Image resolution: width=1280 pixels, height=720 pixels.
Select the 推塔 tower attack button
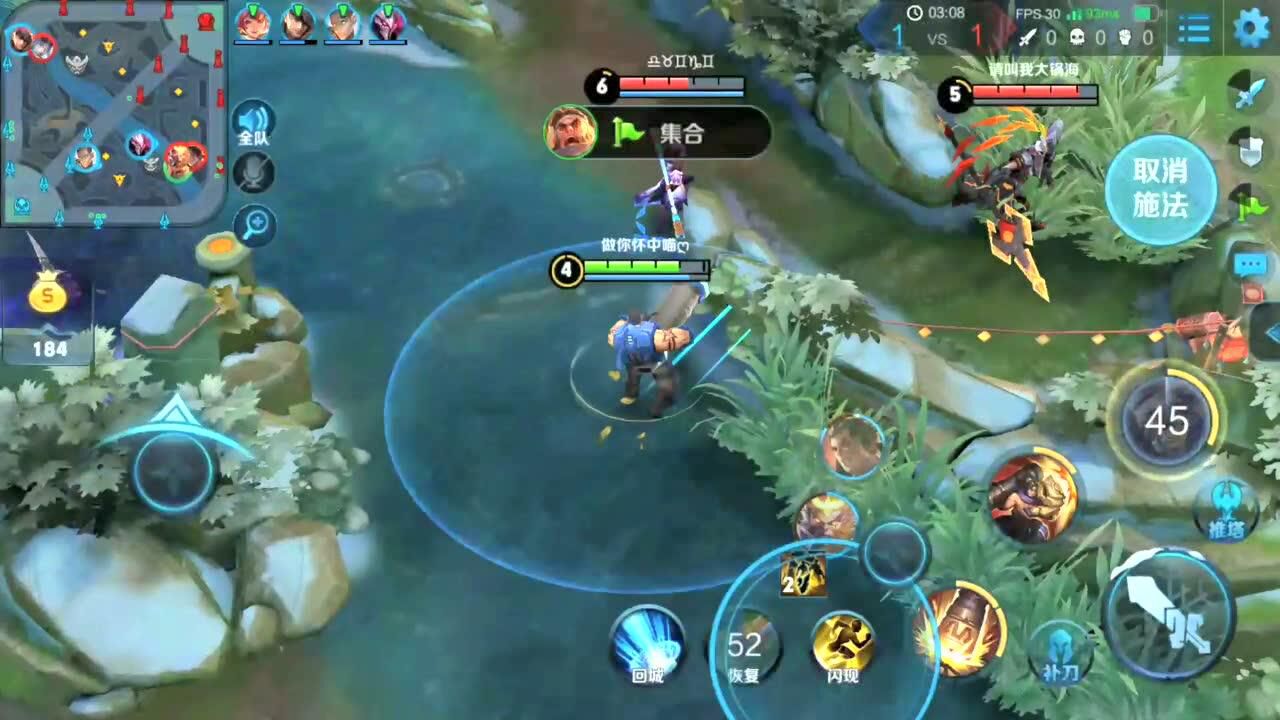click(1226, 508)
